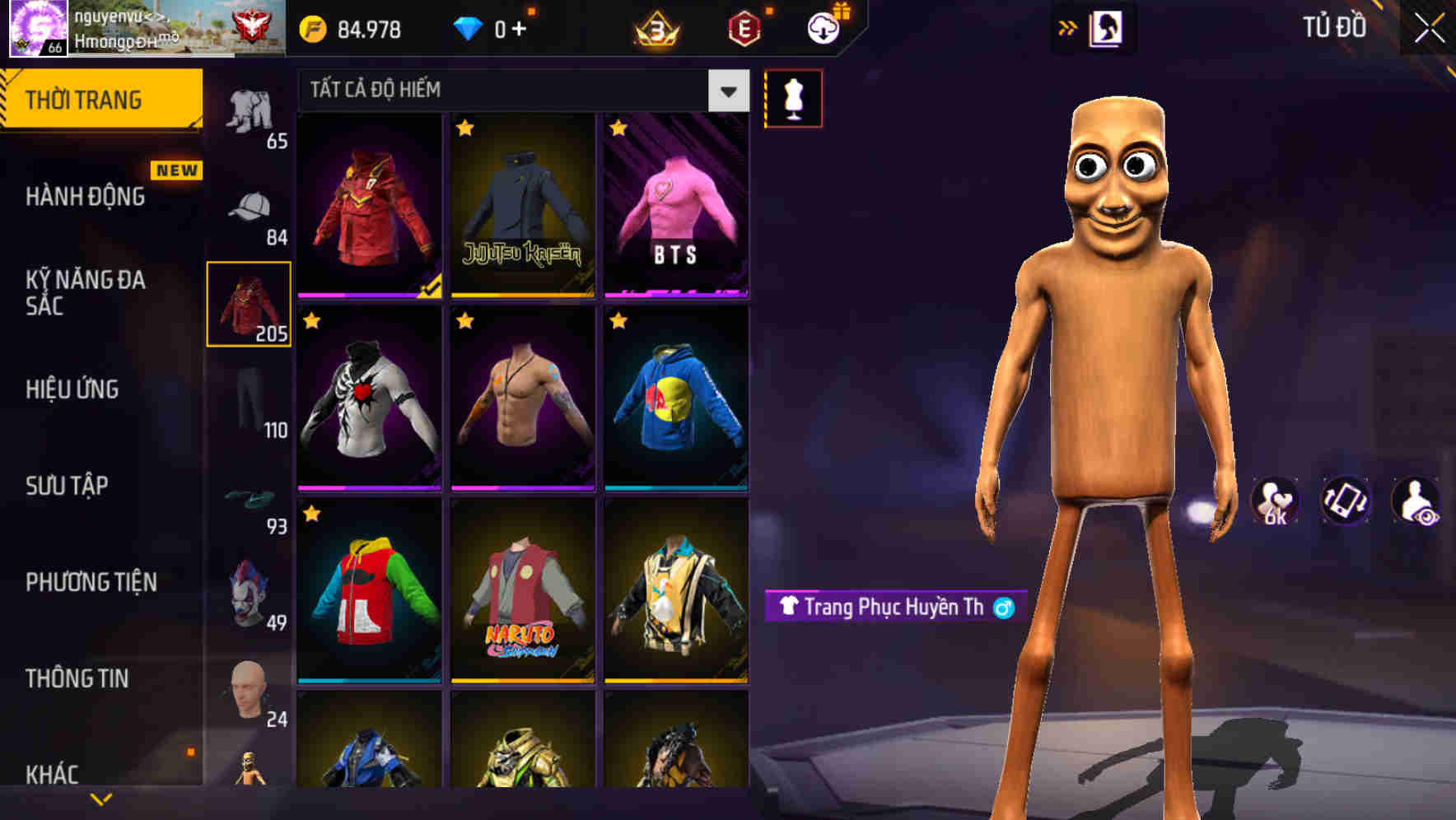Open the fashion lookbook icon near top right

click(1107, 27)
